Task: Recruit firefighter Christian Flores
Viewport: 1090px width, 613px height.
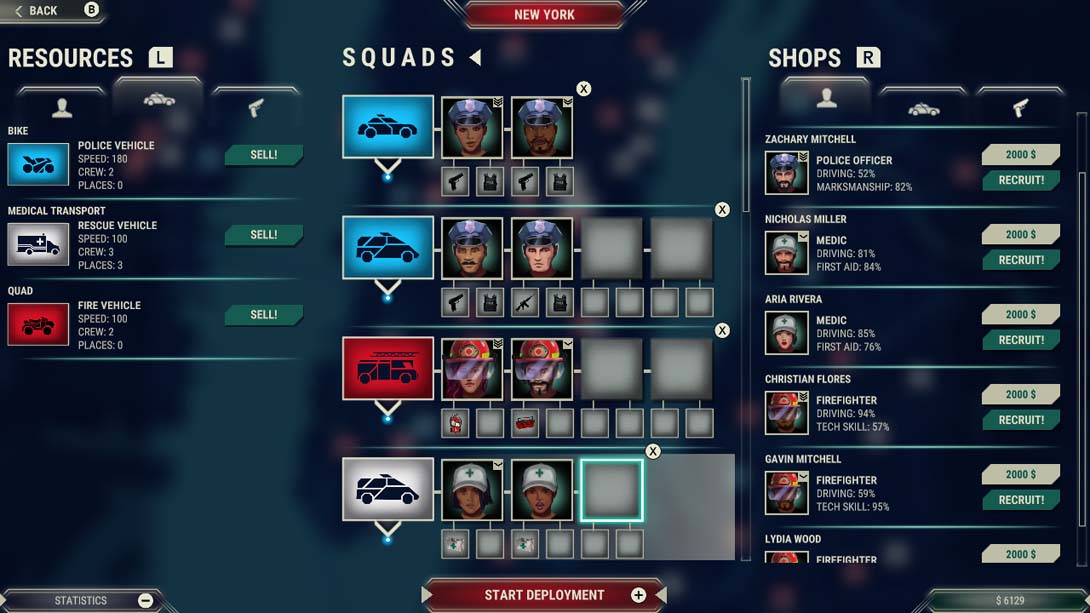Action: click(1020, 420)
